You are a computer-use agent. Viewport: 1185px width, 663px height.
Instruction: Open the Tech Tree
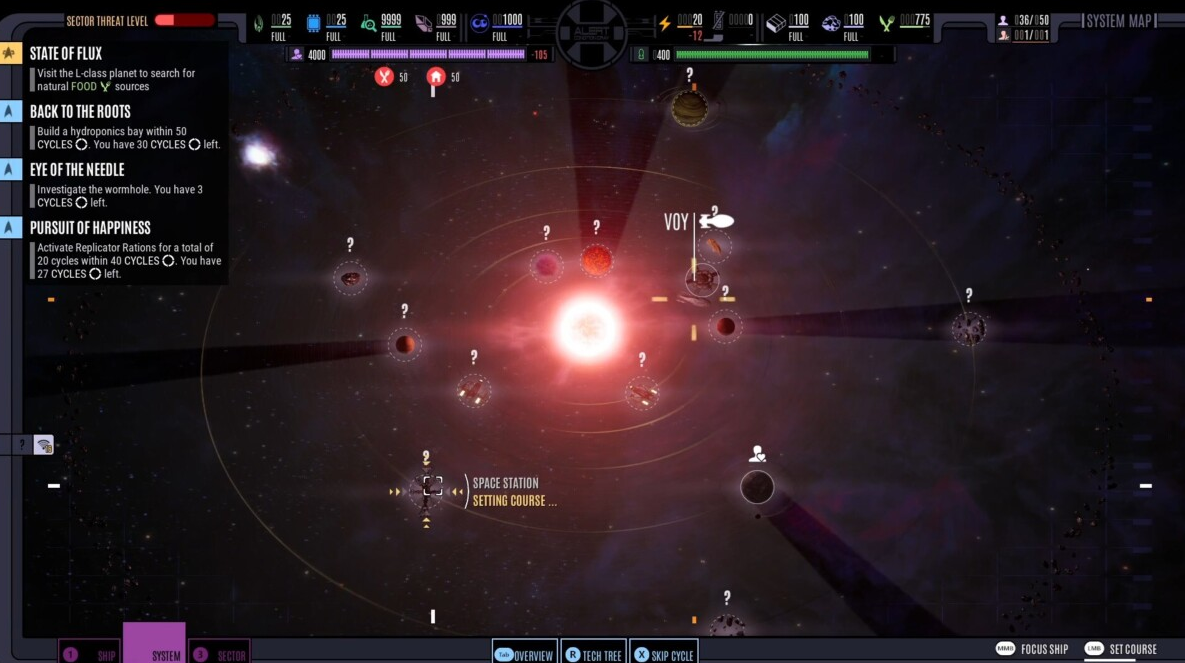(594, 654)
